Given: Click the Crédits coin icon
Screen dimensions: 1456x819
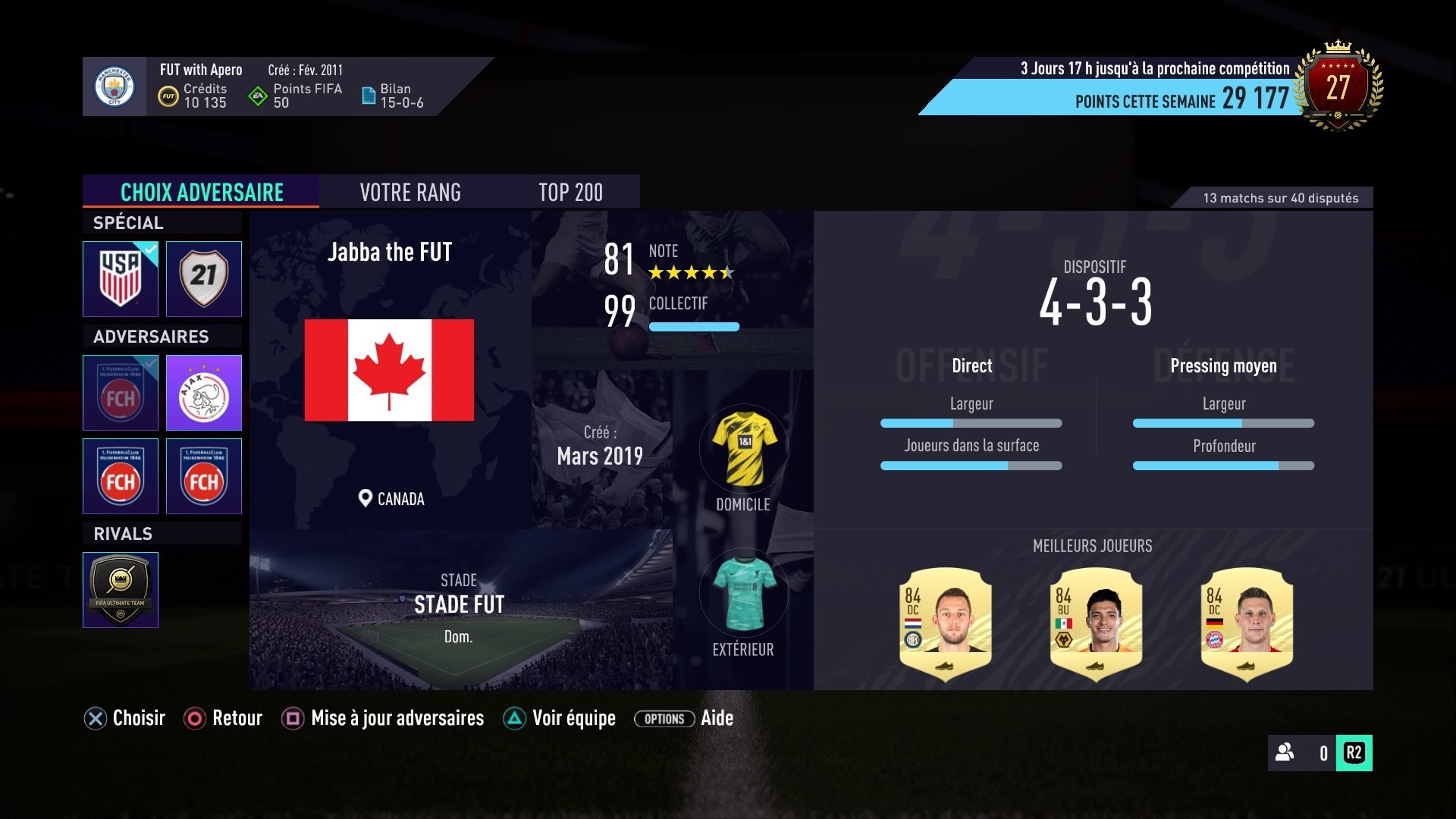Looking at the screenshot, I should pyautogui.click(x=168, y=96).
